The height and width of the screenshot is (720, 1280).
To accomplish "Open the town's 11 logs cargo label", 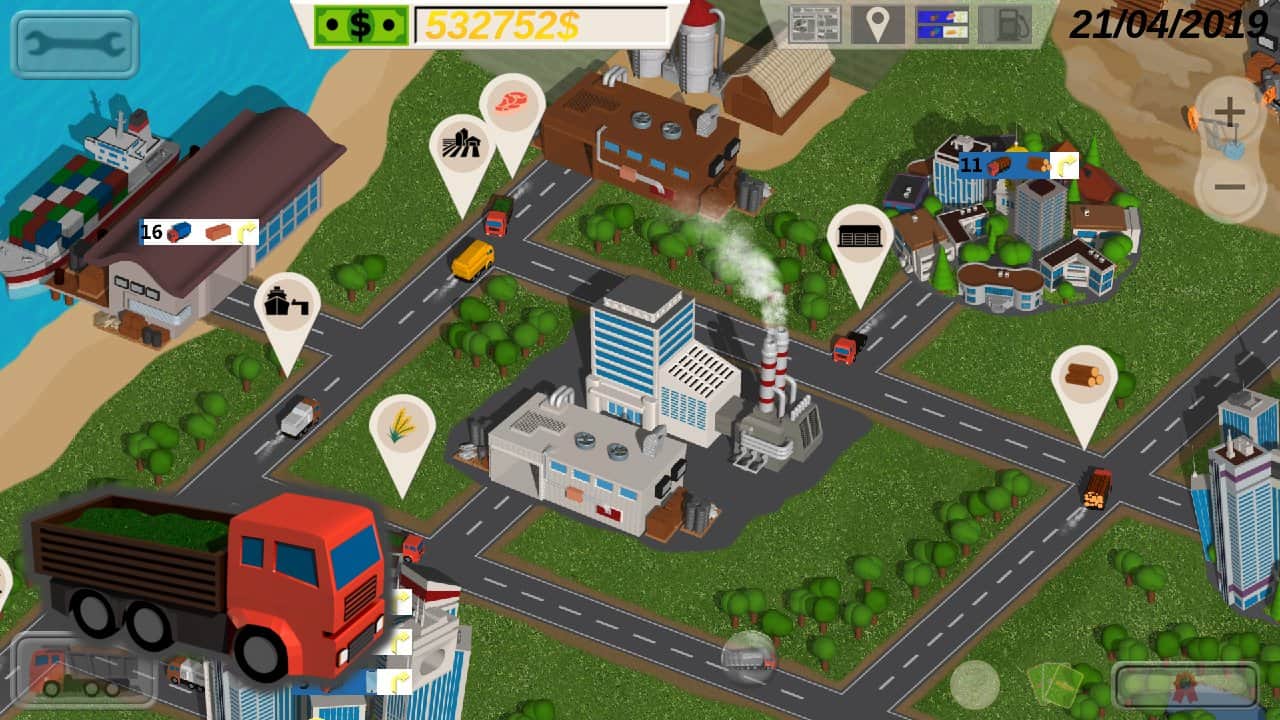I will click(x=1018, y=165).
